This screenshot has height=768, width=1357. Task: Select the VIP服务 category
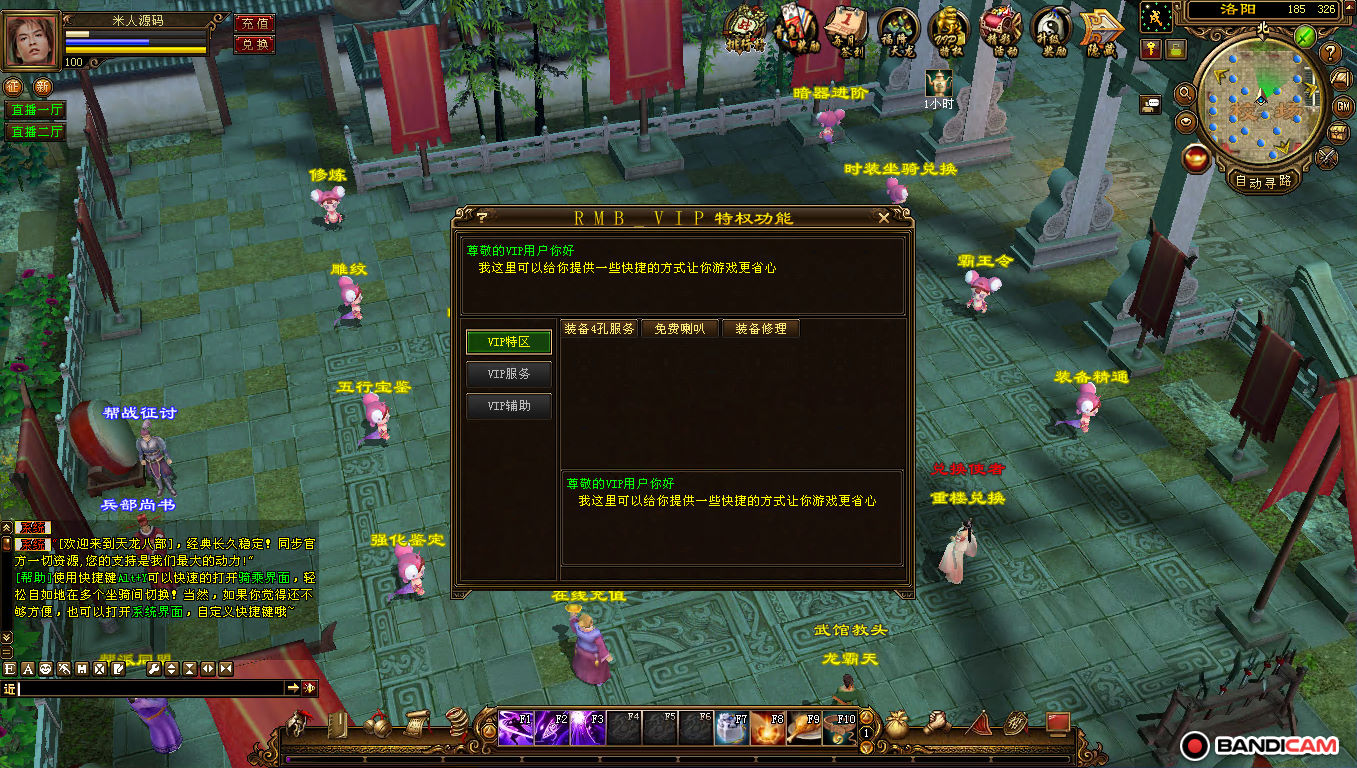click(x=508, y=374)
